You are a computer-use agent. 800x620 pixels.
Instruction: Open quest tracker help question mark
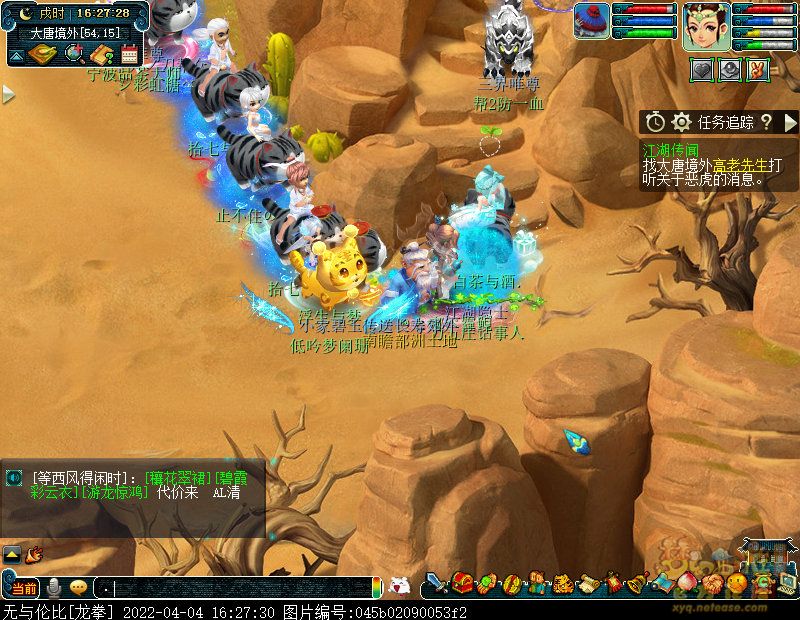click(766, 122)
